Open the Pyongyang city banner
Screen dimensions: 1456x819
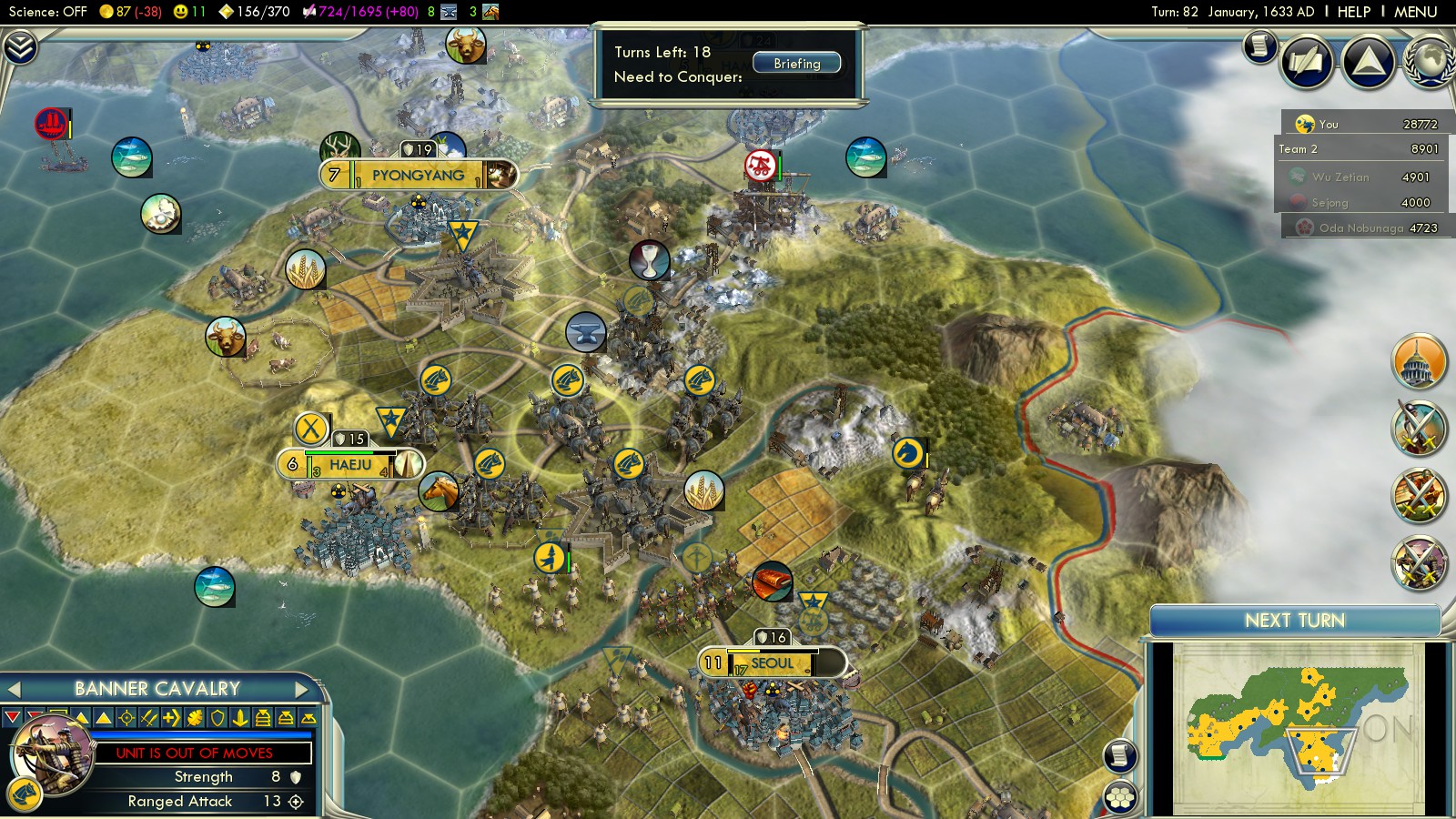pos(418,175)
